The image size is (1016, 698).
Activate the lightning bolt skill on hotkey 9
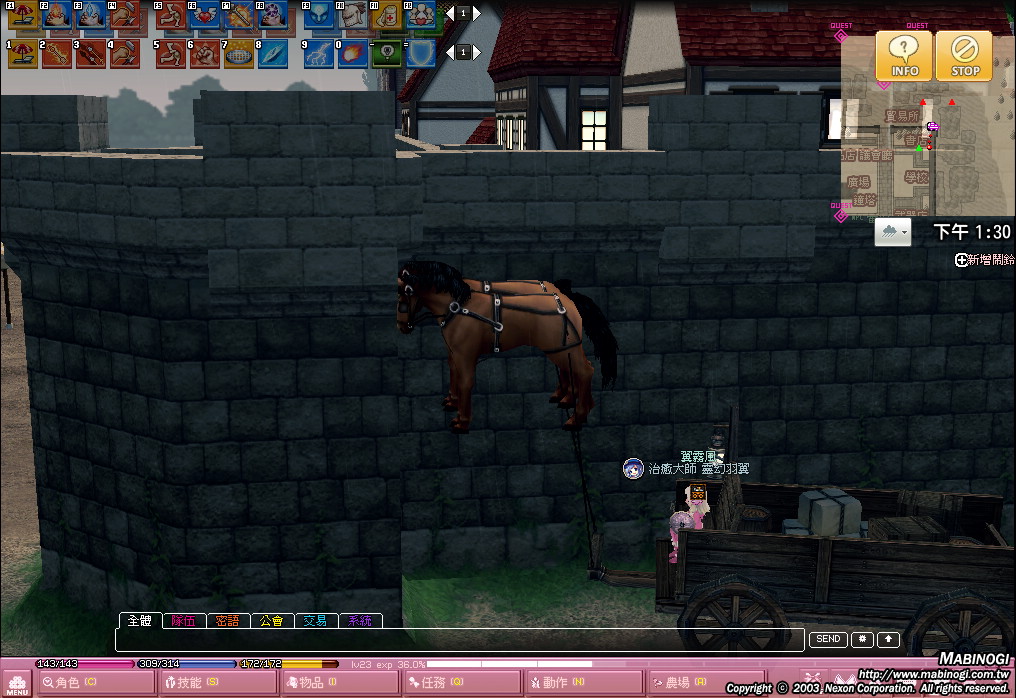[x=319, y=53]
